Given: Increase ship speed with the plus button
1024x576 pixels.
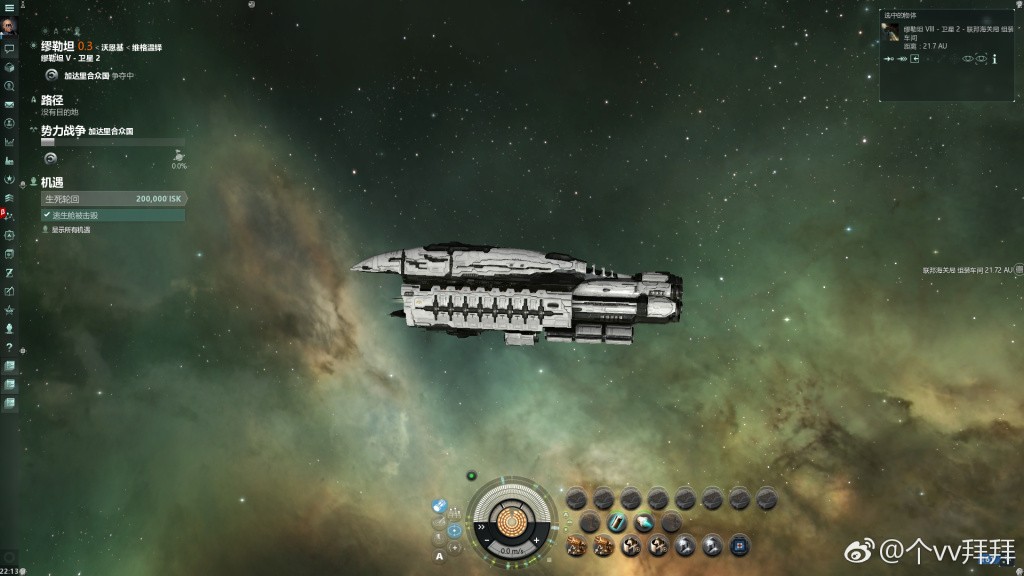Looking at the screenshot, I should pos(537,540).
